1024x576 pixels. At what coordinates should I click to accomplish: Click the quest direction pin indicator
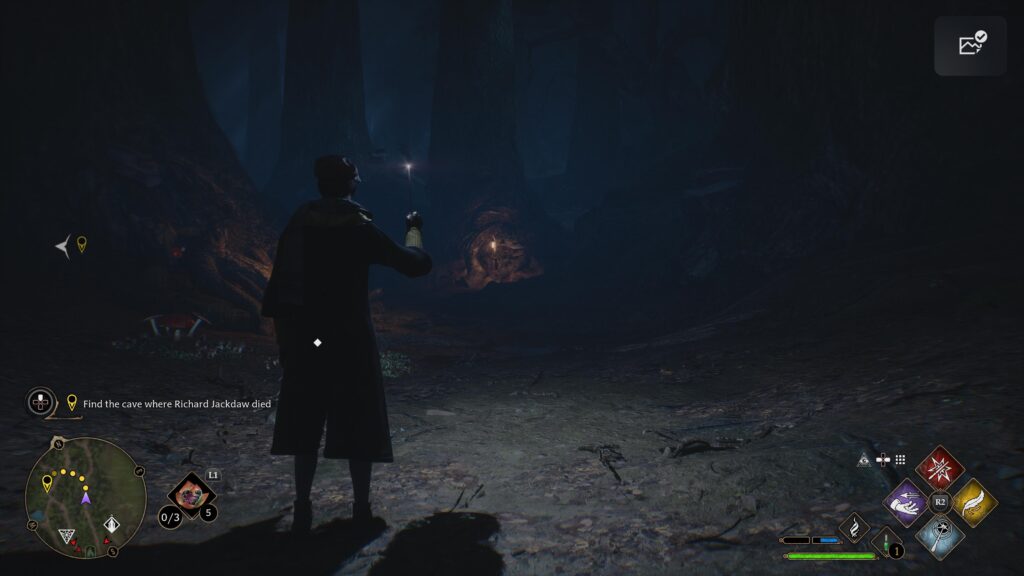82,243
